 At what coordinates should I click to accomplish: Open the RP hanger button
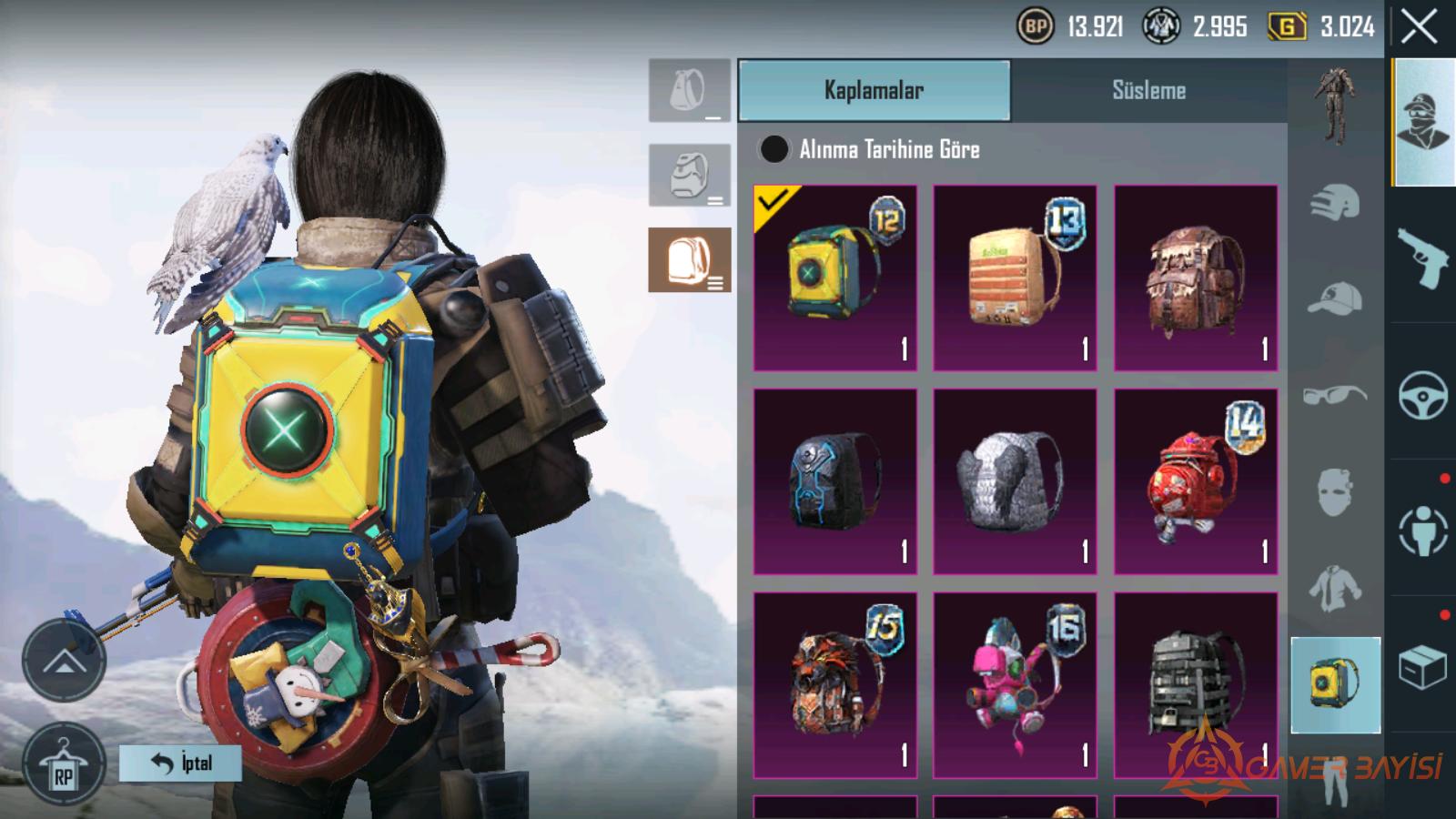(x=63, y=765)
